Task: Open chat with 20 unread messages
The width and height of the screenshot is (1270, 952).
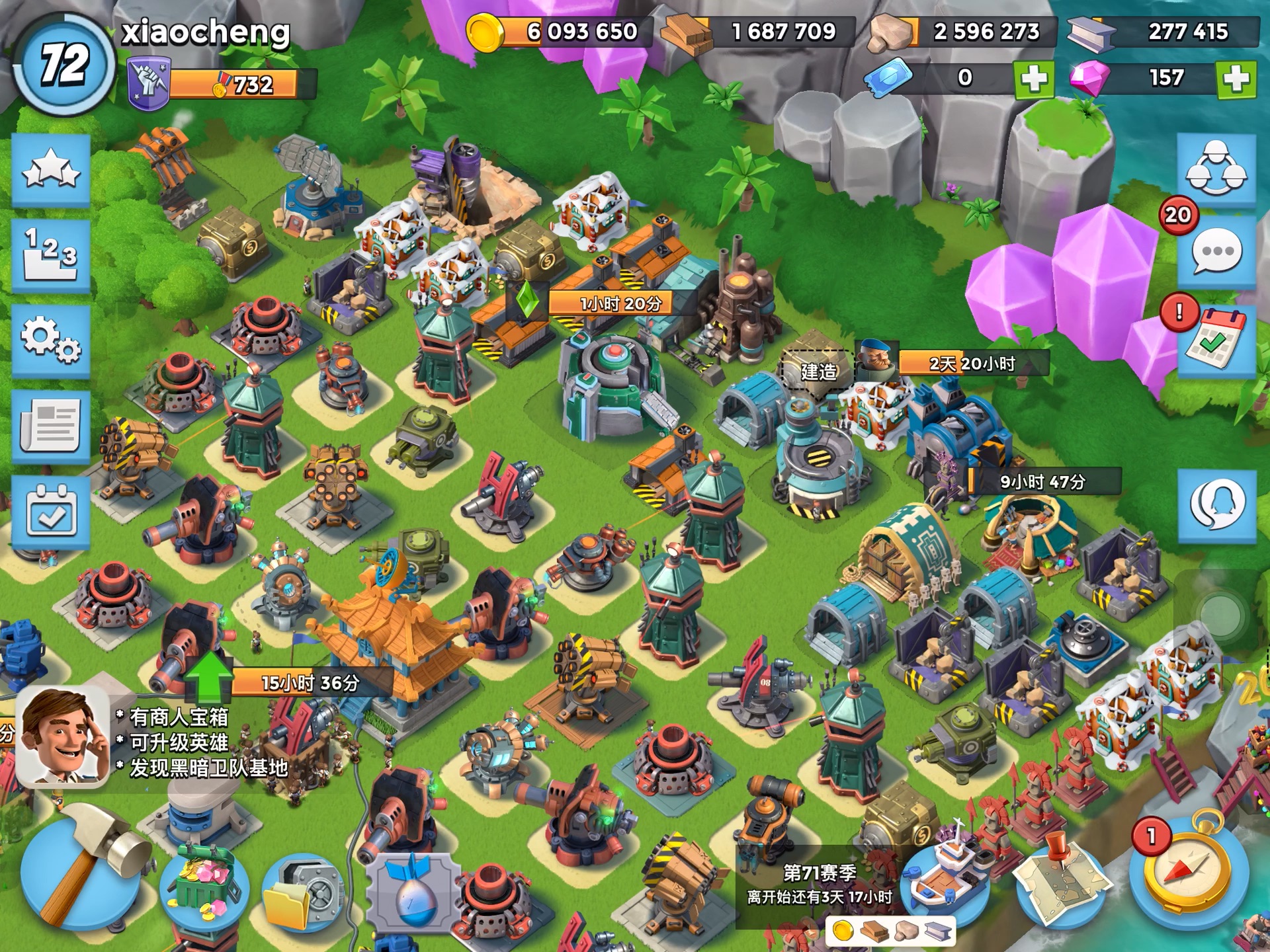Action: (1216, 253)
